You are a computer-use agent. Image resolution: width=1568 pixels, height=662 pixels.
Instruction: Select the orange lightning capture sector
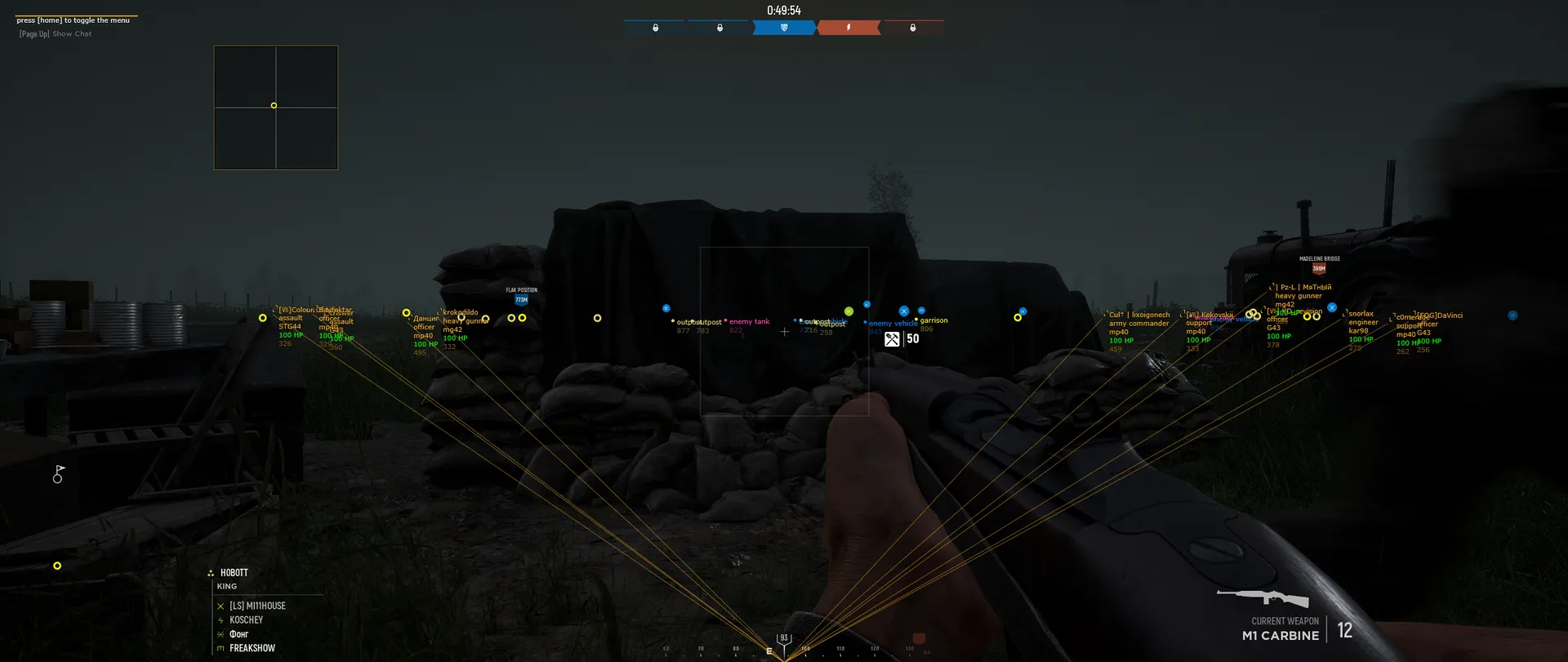(x=849, y=28)
